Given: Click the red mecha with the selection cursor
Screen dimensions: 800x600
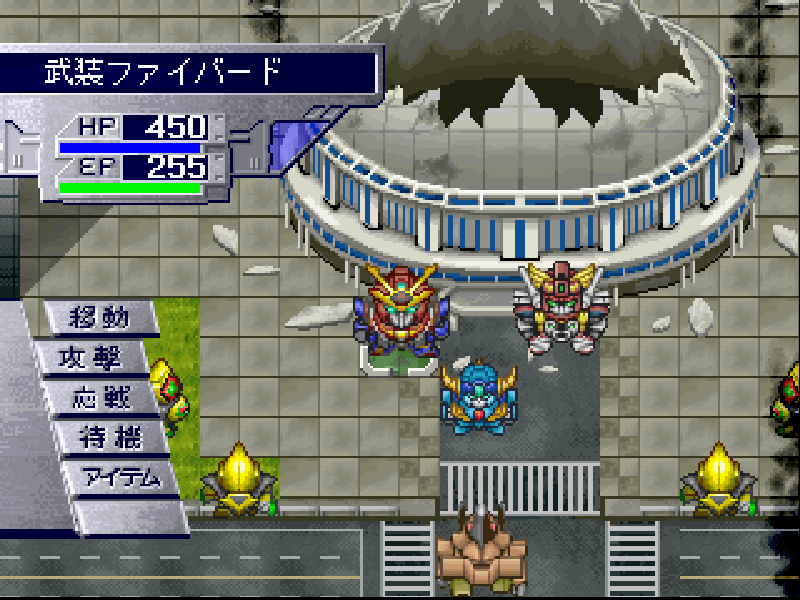Looking at the screenshot, I should (x=401, y=311).
